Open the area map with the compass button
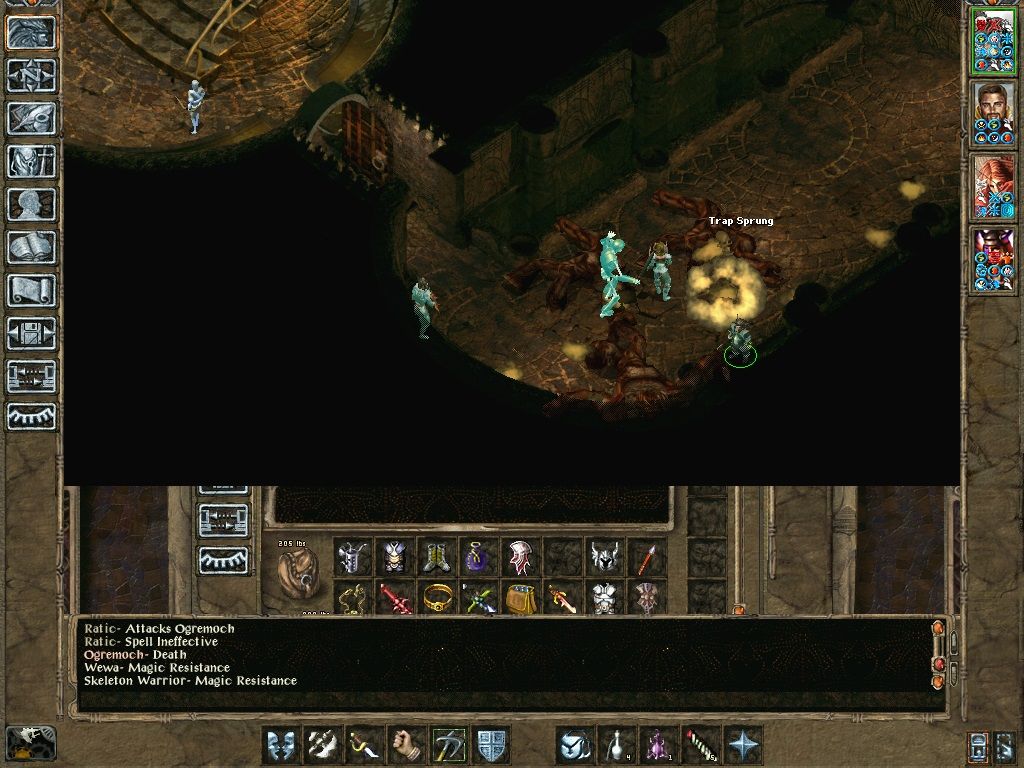 click(32, 75)
